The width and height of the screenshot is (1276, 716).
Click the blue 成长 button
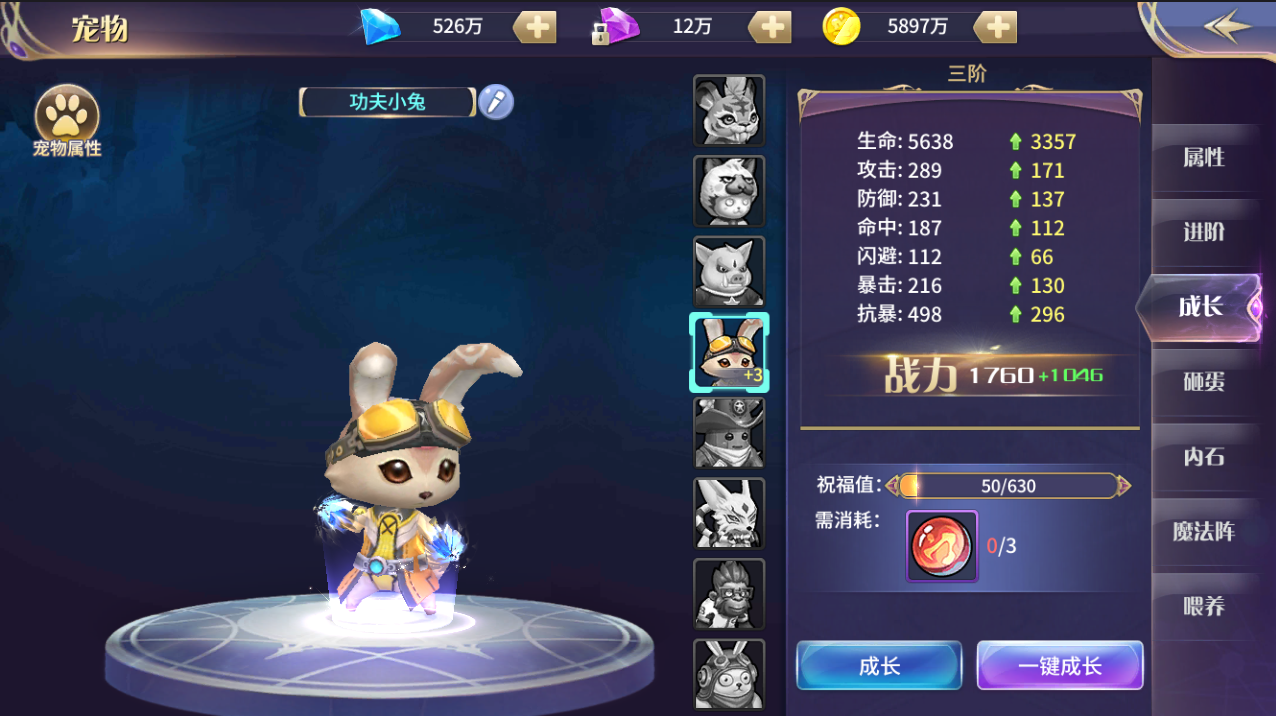pos(879,666)
